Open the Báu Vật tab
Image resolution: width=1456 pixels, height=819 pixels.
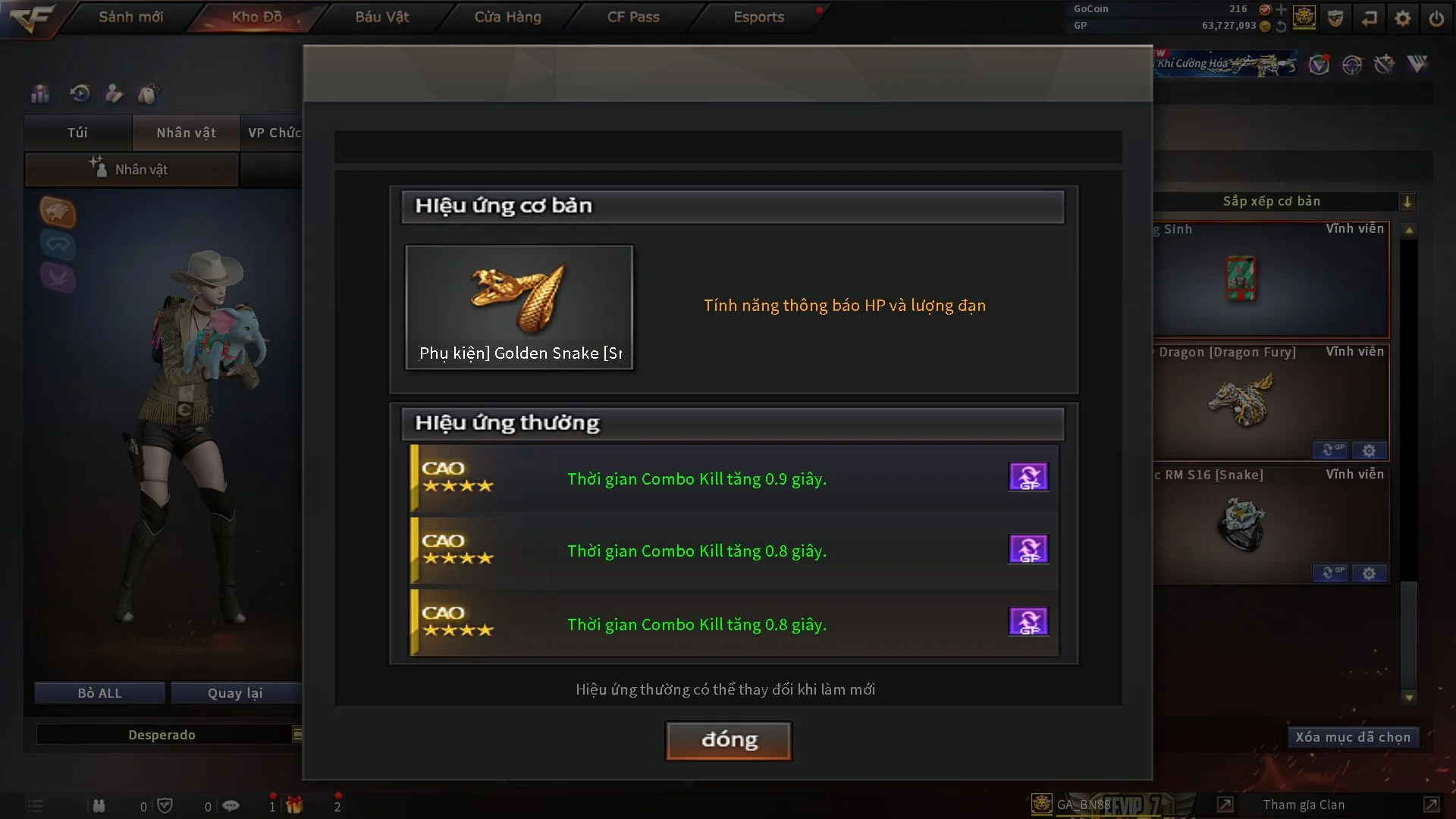pos(381,17)
